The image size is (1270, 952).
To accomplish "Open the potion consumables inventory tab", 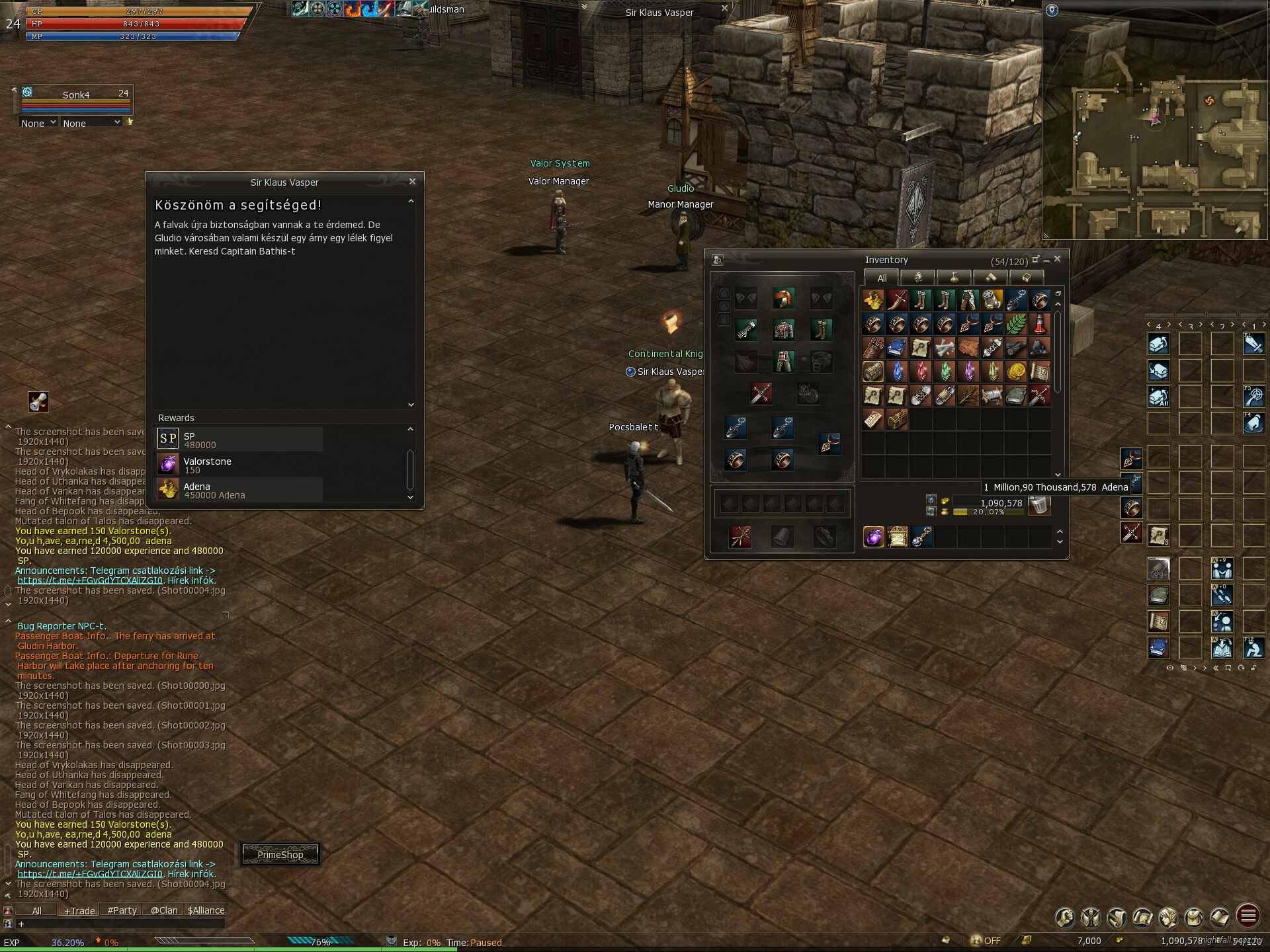I will coord(954,278).
